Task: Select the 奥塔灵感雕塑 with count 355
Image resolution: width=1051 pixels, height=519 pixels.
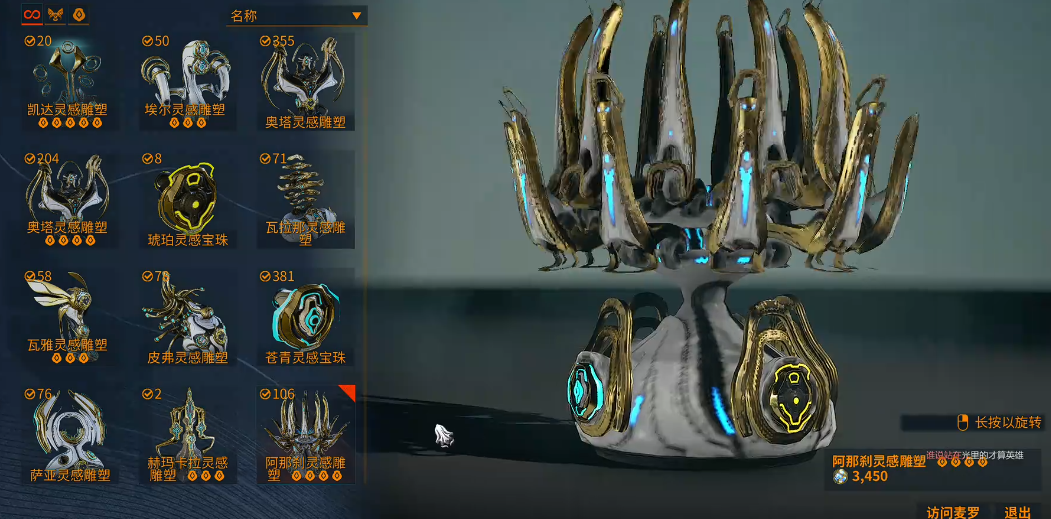Action: 305,81
